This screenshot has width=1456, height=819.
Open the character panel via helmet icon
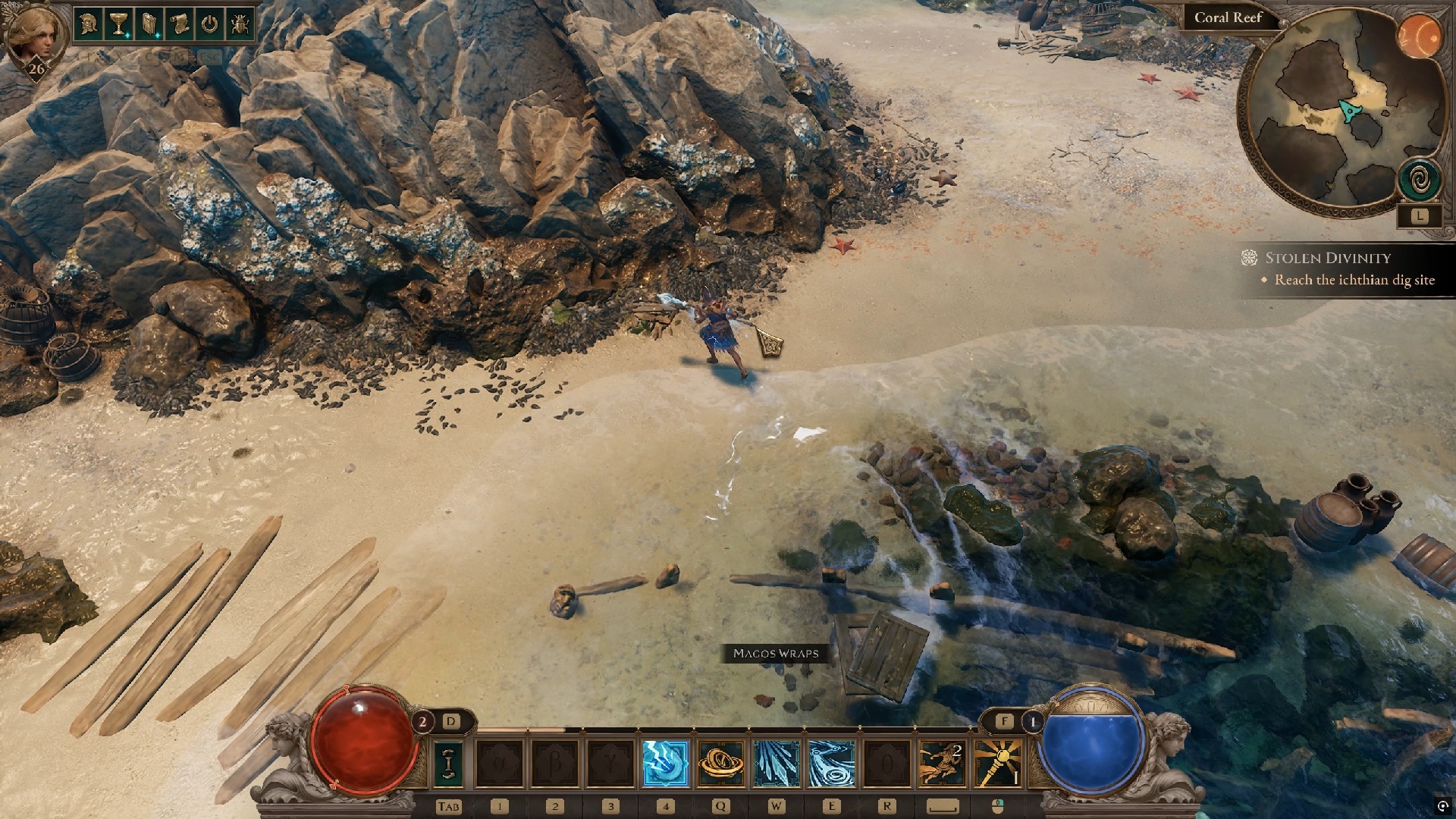coord(89,24)
